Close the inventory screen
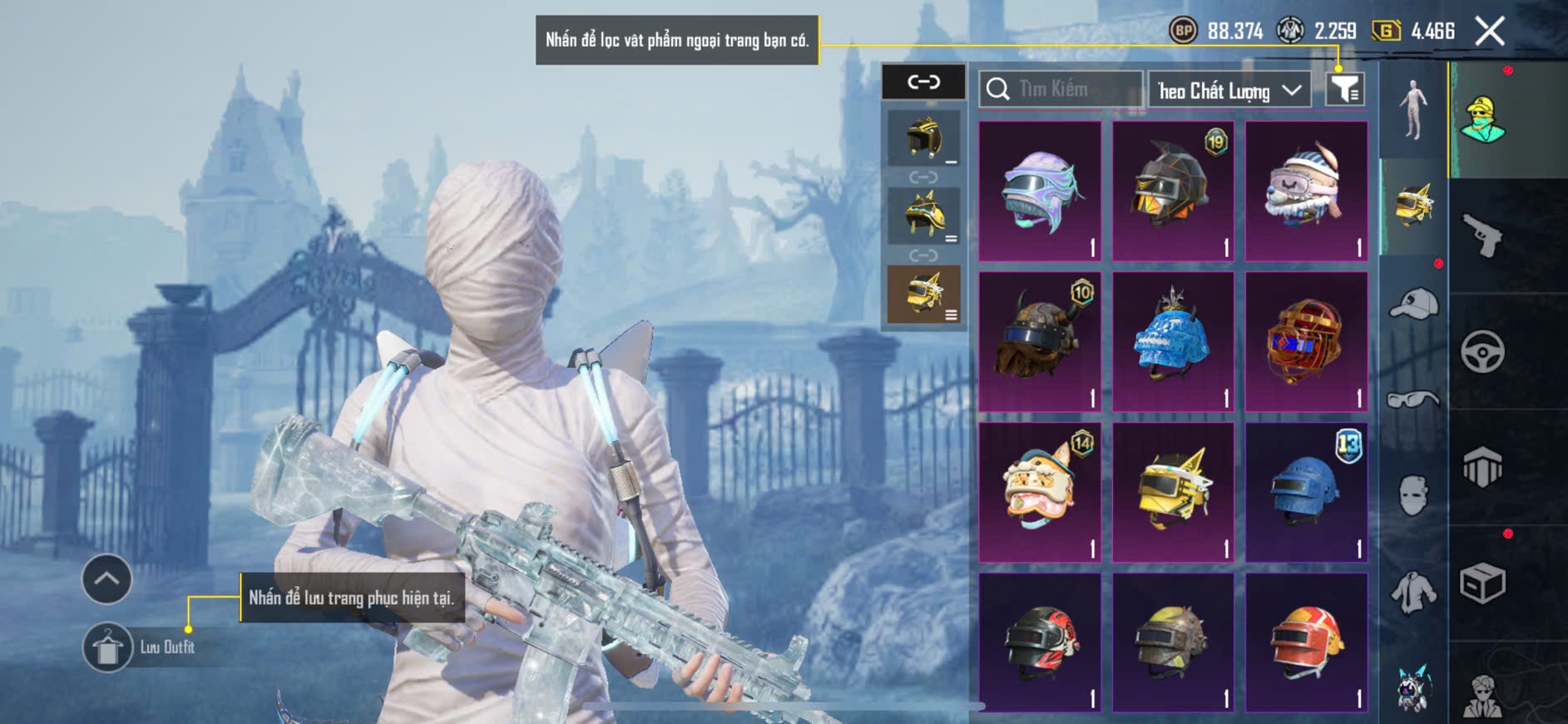The width and height of the screenshot is (1568, 724). point(1489,32)
